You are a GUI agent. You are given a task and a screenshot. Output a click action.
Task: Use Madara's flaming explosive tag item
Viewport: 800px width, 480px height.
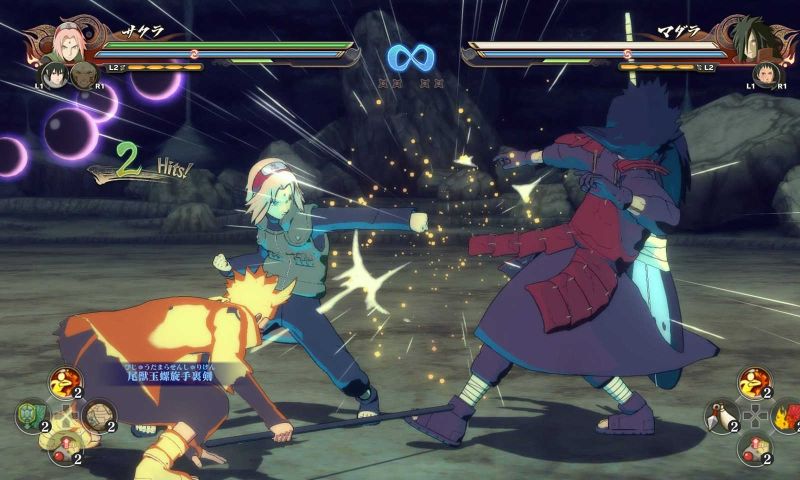[x=786, y=416]
